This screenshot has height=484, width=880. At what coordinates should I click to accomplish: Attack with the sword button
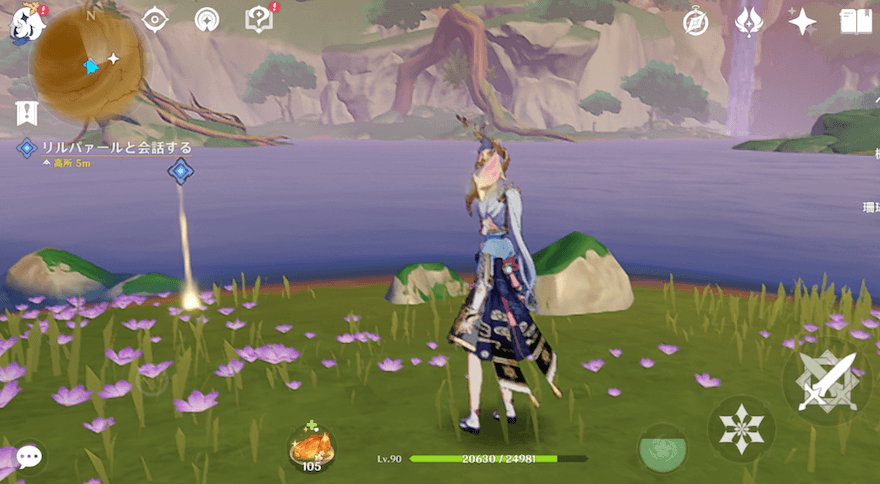[x=826, y=381]
